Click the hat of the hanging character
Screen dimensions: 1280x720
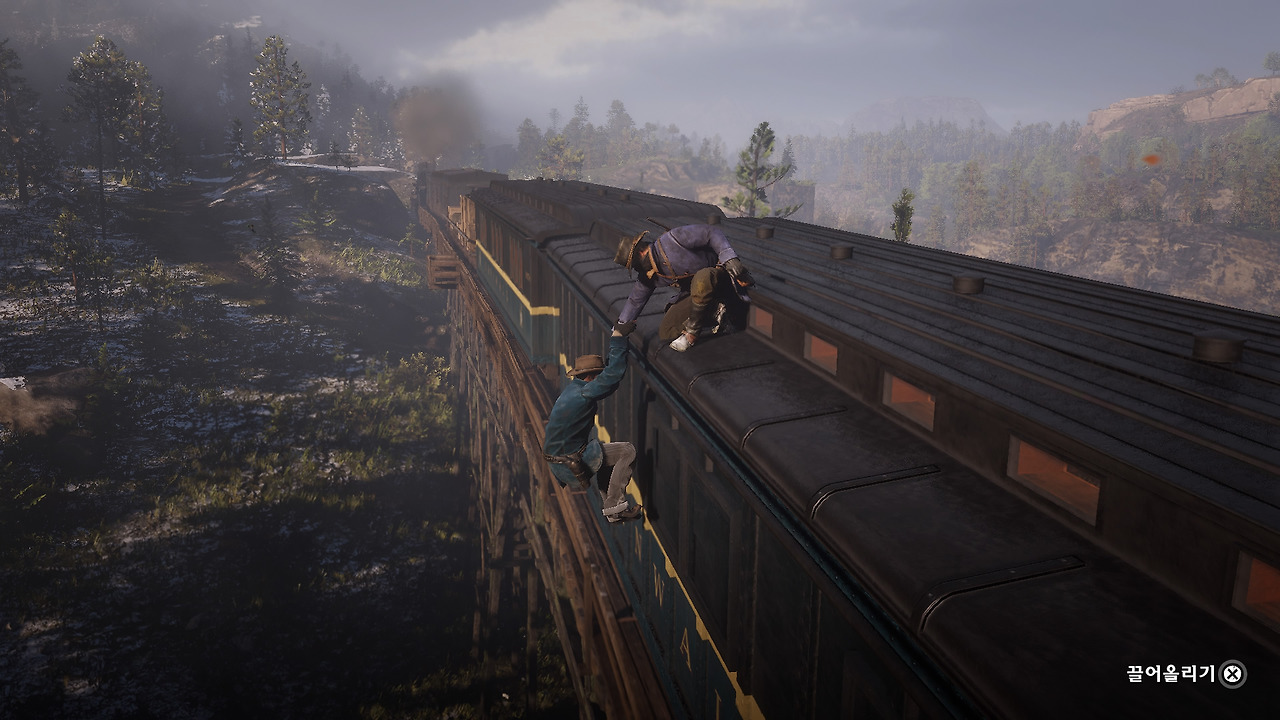[585, 365]
